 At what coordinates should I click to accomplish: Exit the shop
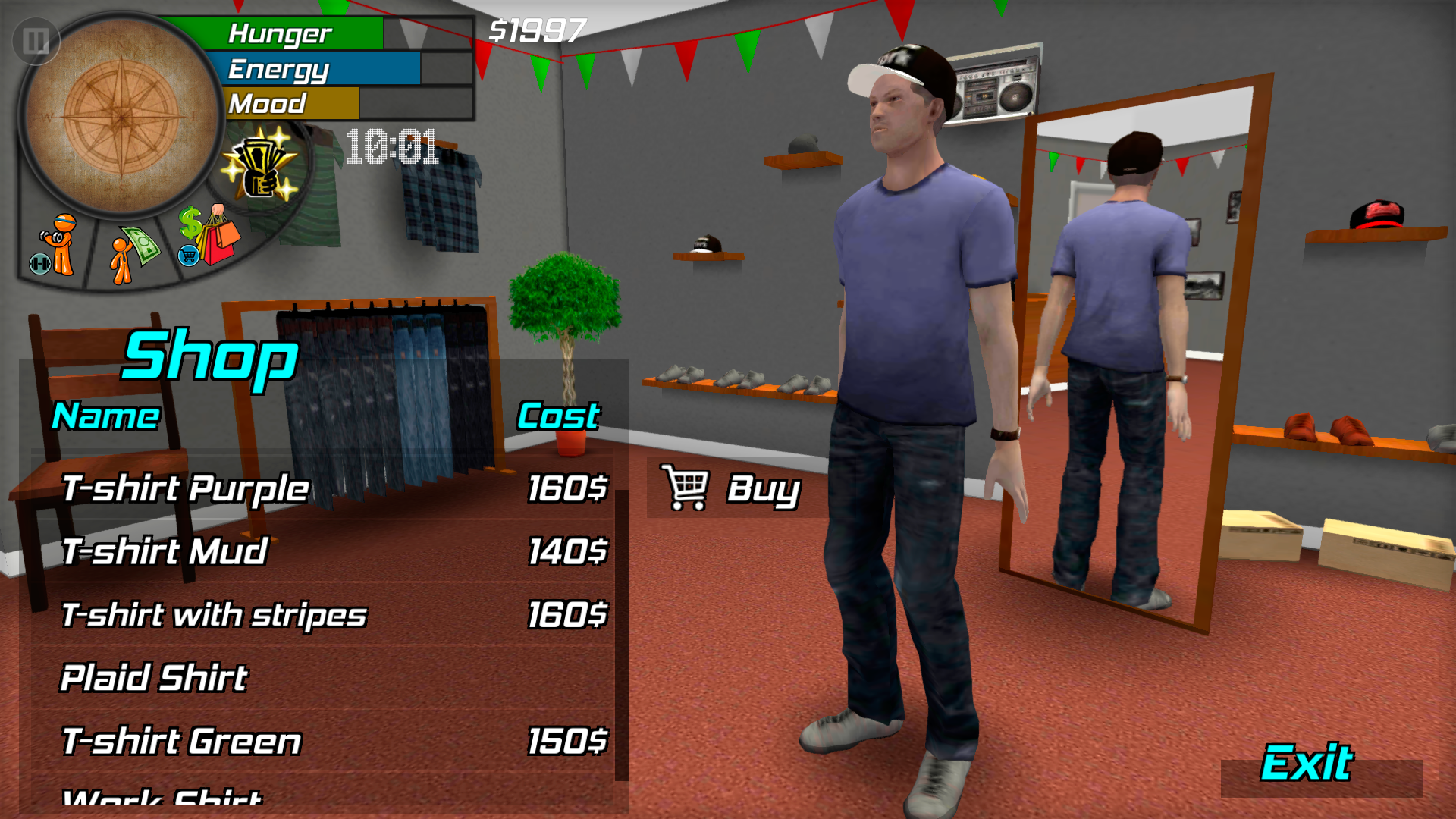1308,766
